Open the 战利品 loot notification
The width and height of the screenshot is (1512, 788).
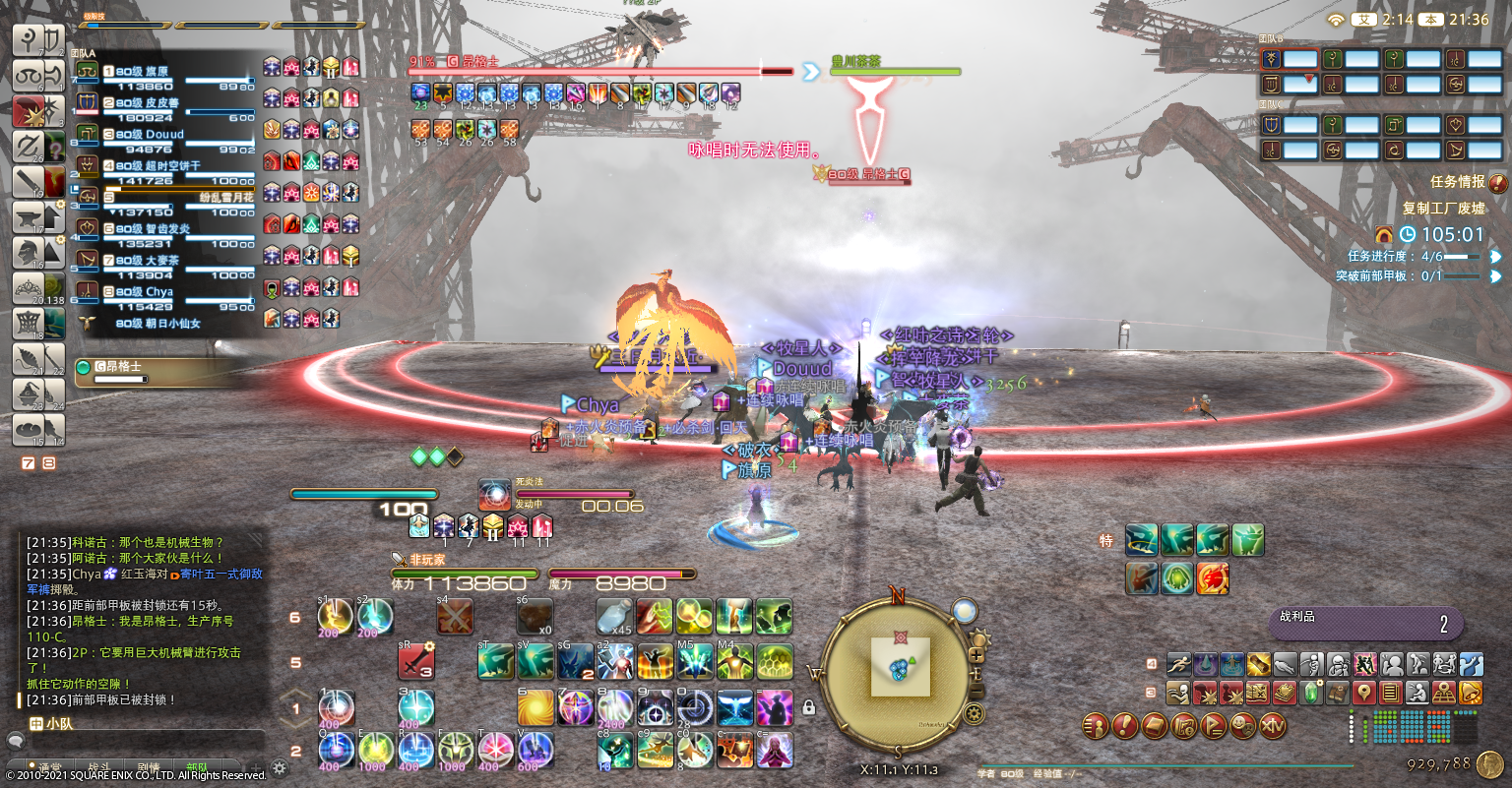(1364, 623)
